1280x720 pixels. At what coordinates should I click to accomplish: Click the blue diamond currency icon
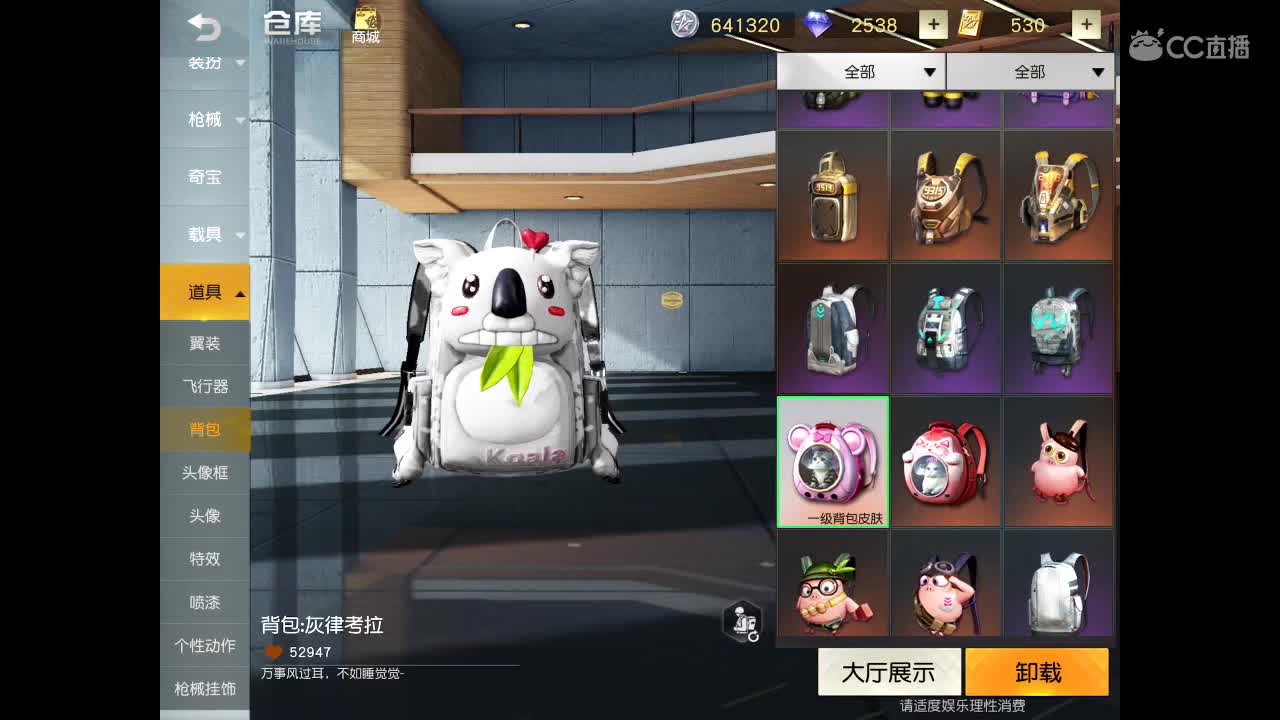coord(818,25)
